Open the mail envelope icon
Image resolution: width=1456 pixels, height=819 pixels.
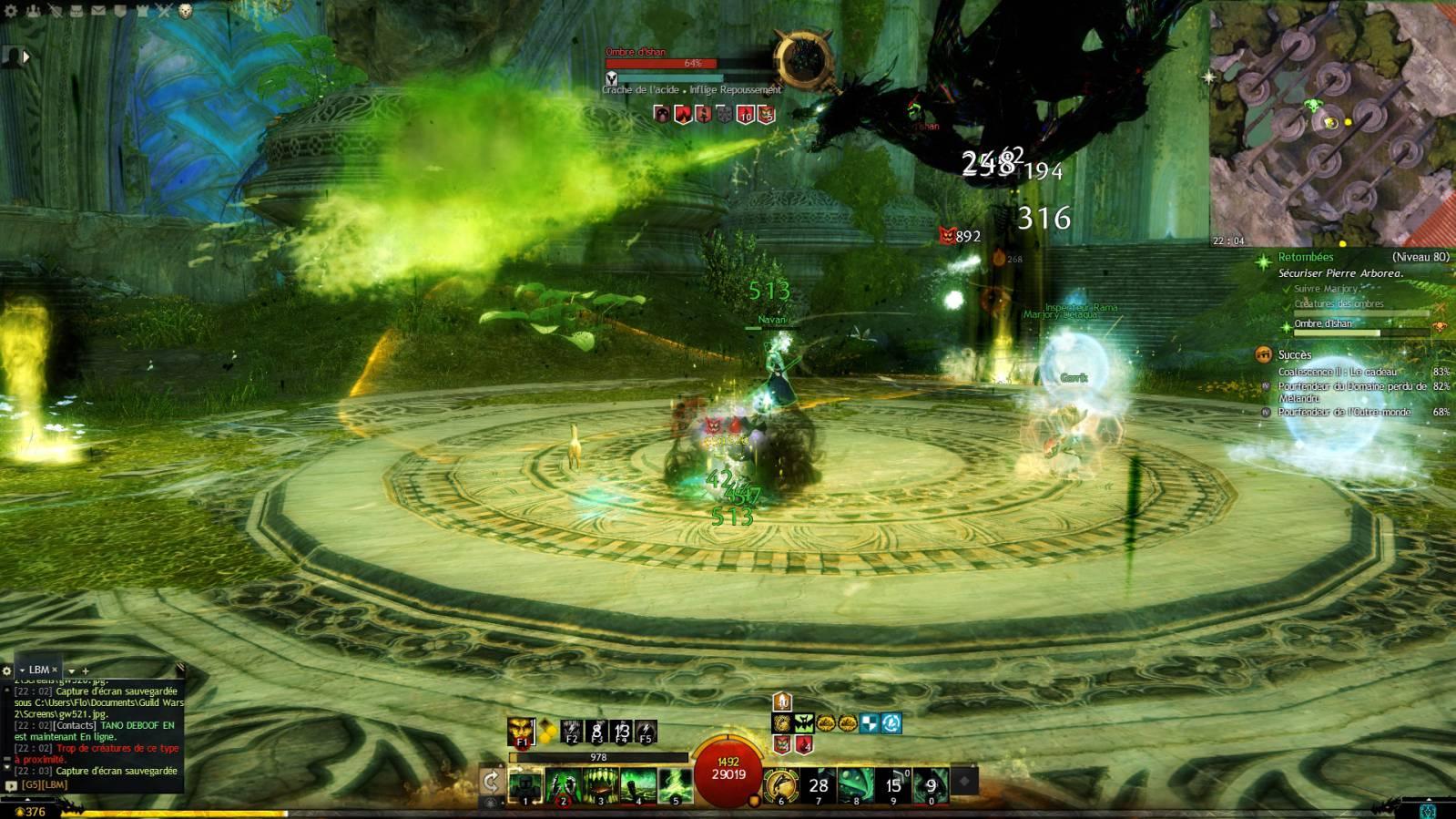click(x=98, y=11)
